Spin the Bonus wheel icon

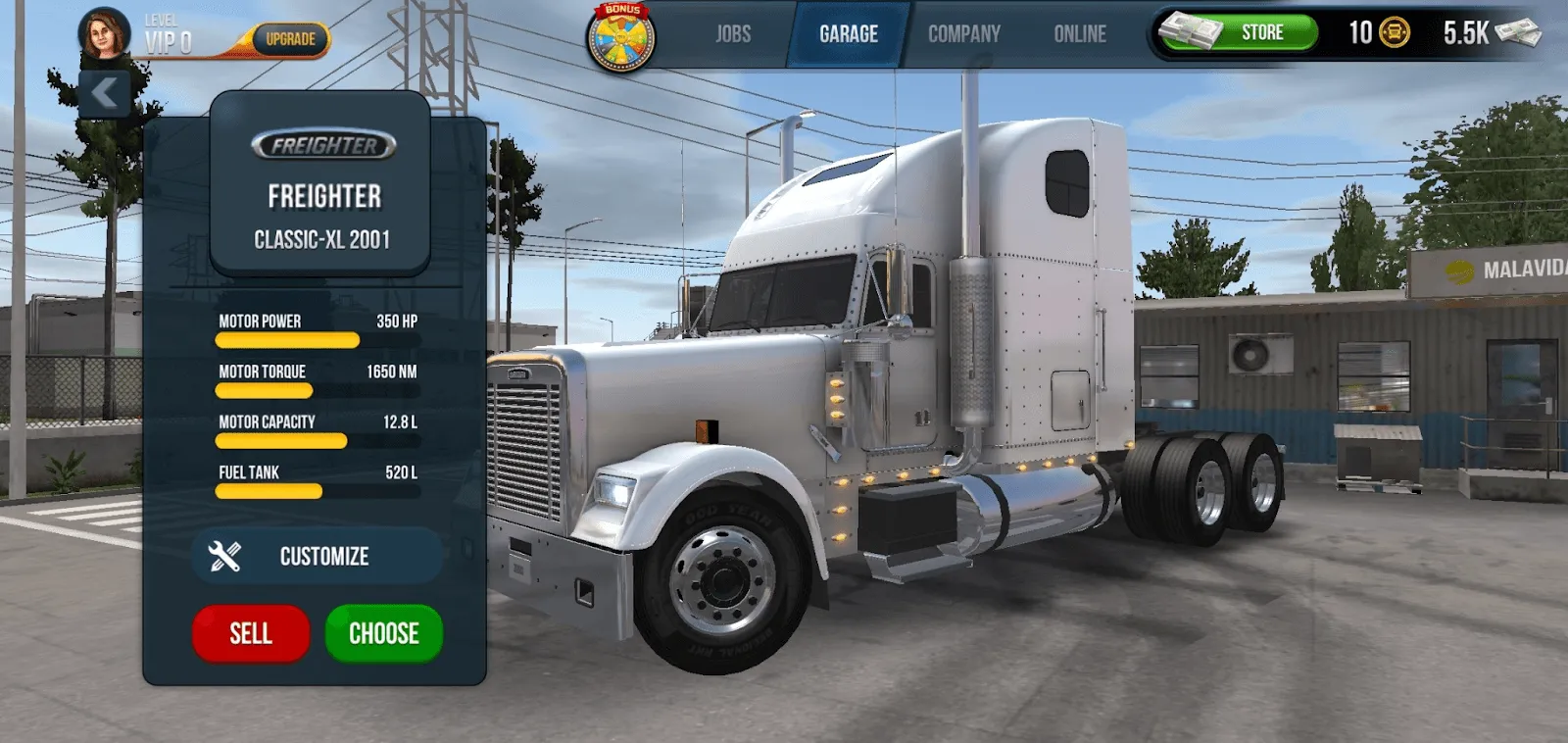(x=620, y=38)
